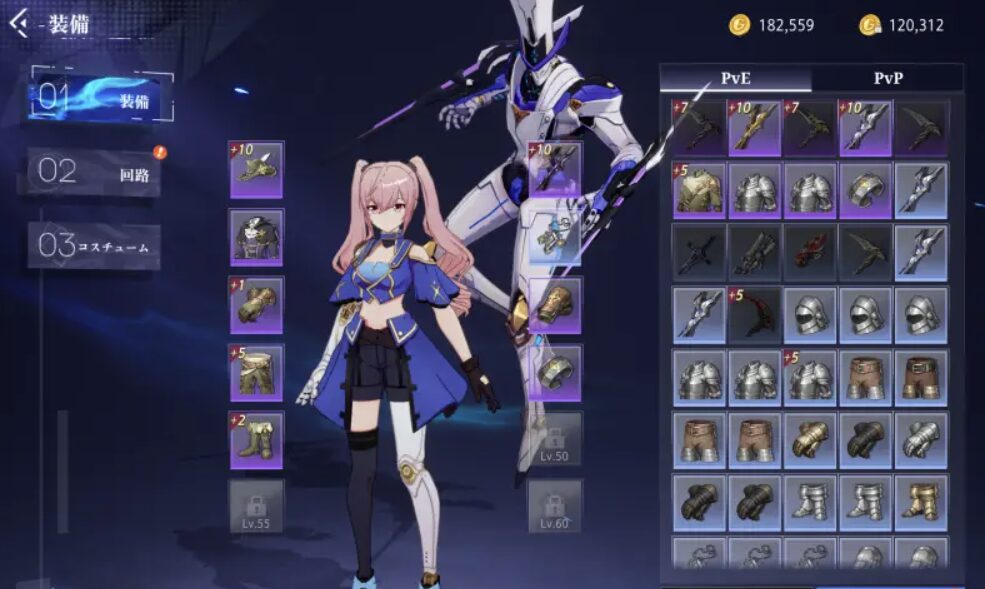Select the +5 silver chest armor in inventory

point(811,377)
